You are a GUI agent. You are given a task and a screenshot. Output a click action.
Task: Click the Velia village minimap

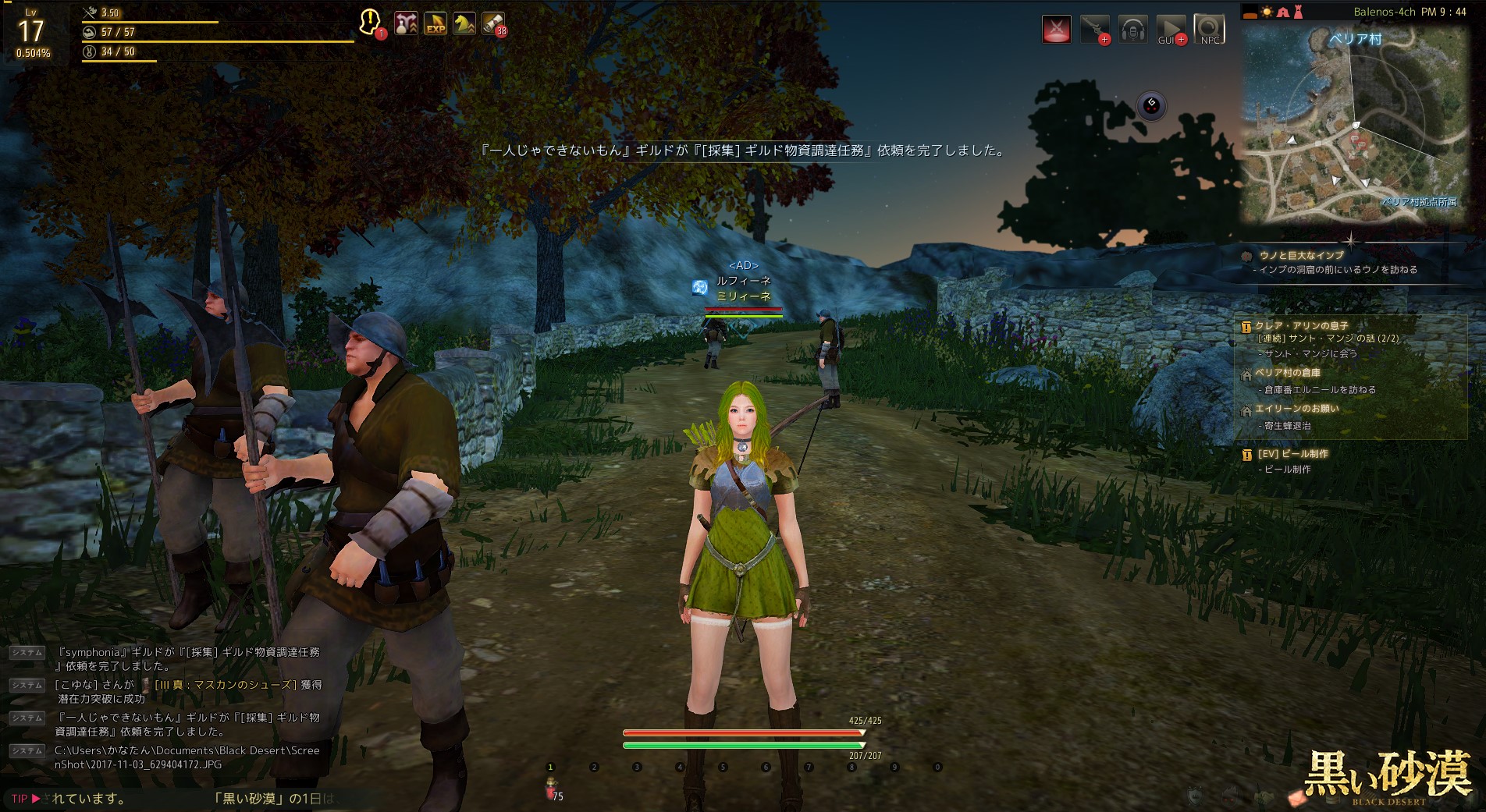click(1356, 123)
